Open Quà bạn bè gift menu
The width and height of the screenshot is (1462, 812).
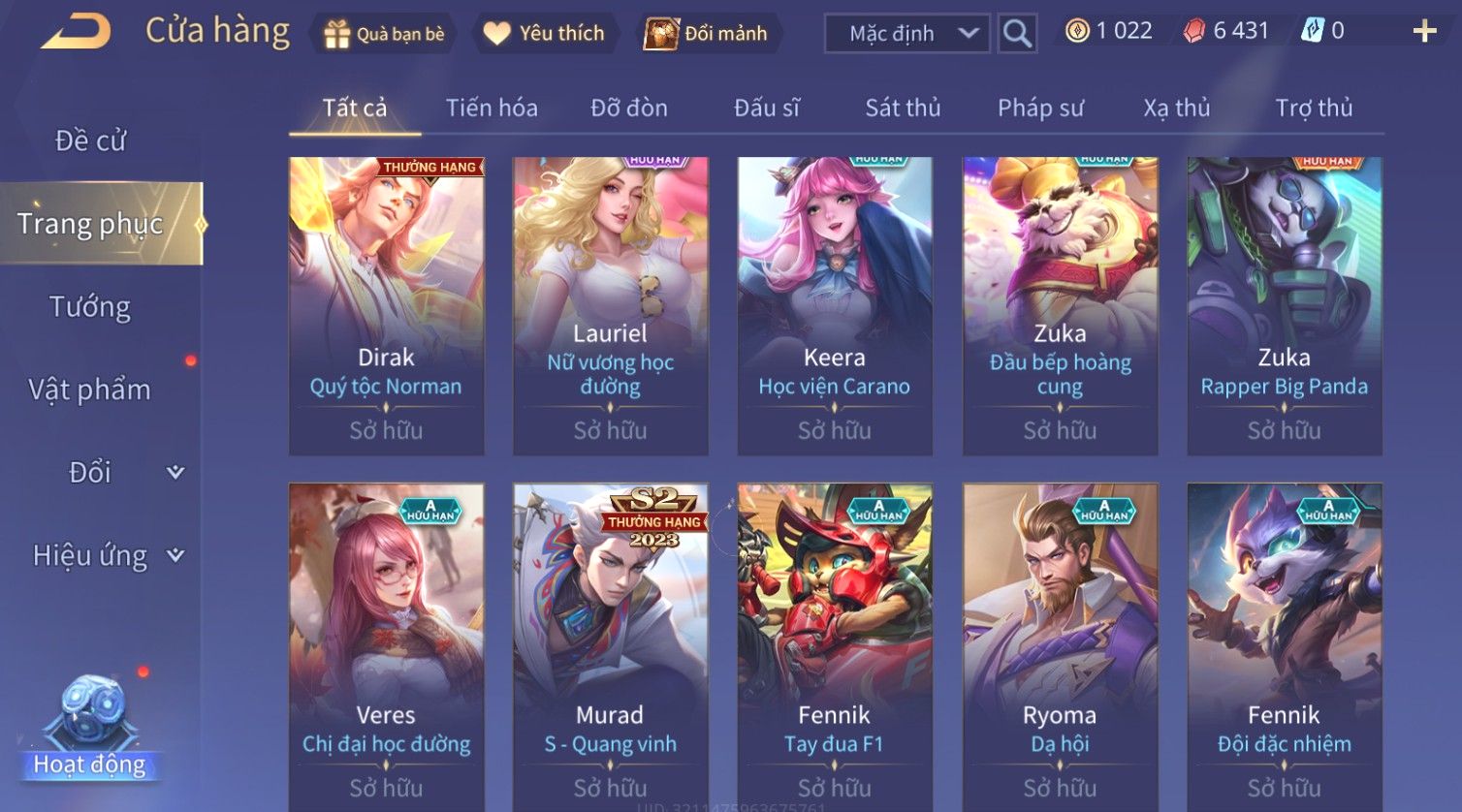[385, 34]
